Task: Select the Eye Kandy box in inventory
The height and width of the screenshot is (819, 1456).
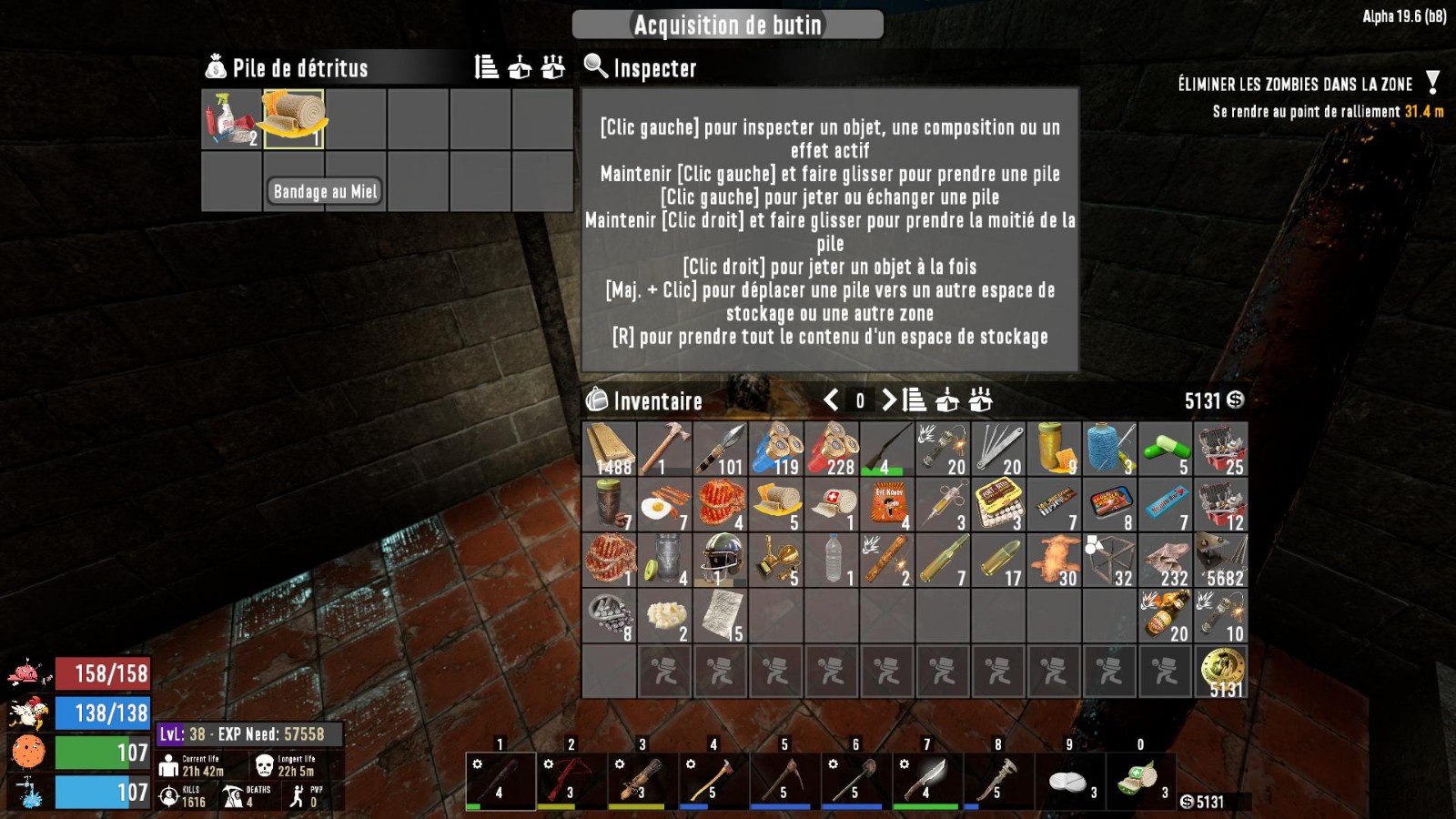Action: tap(887, 505)
